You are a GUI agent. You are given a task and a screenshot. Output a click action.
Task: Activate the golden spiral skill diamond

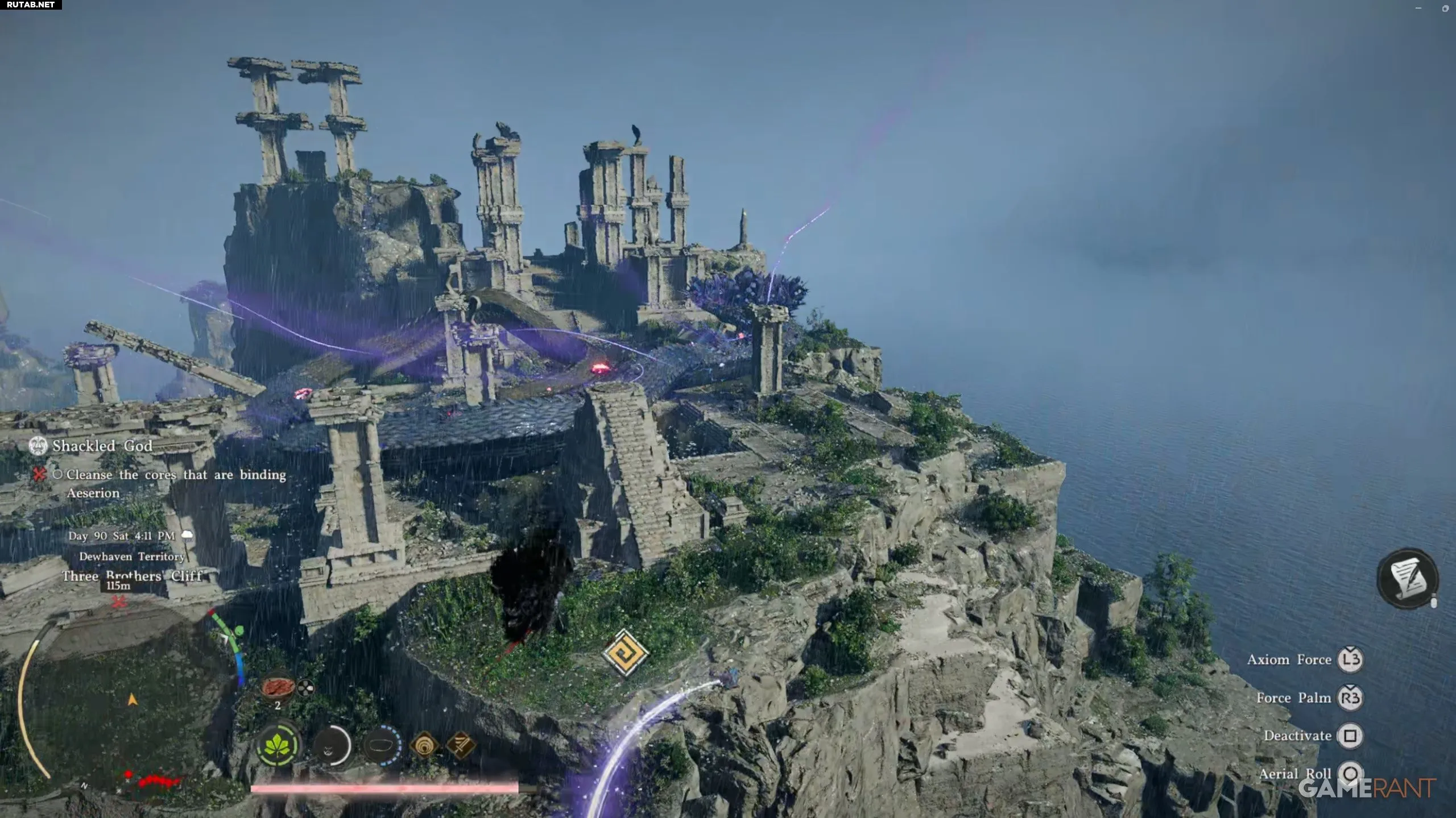pos(424,745)
